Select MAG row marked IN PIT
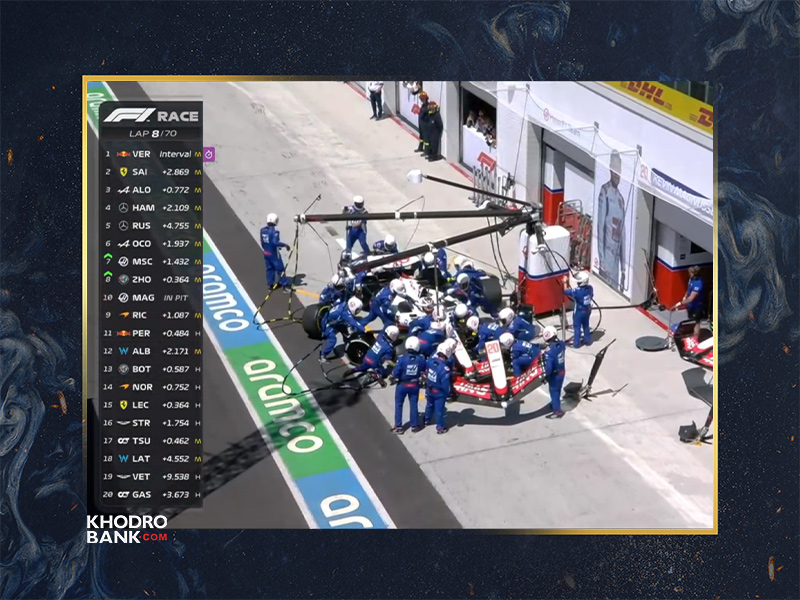Viewport: 800px width, 600px height. 150,297
